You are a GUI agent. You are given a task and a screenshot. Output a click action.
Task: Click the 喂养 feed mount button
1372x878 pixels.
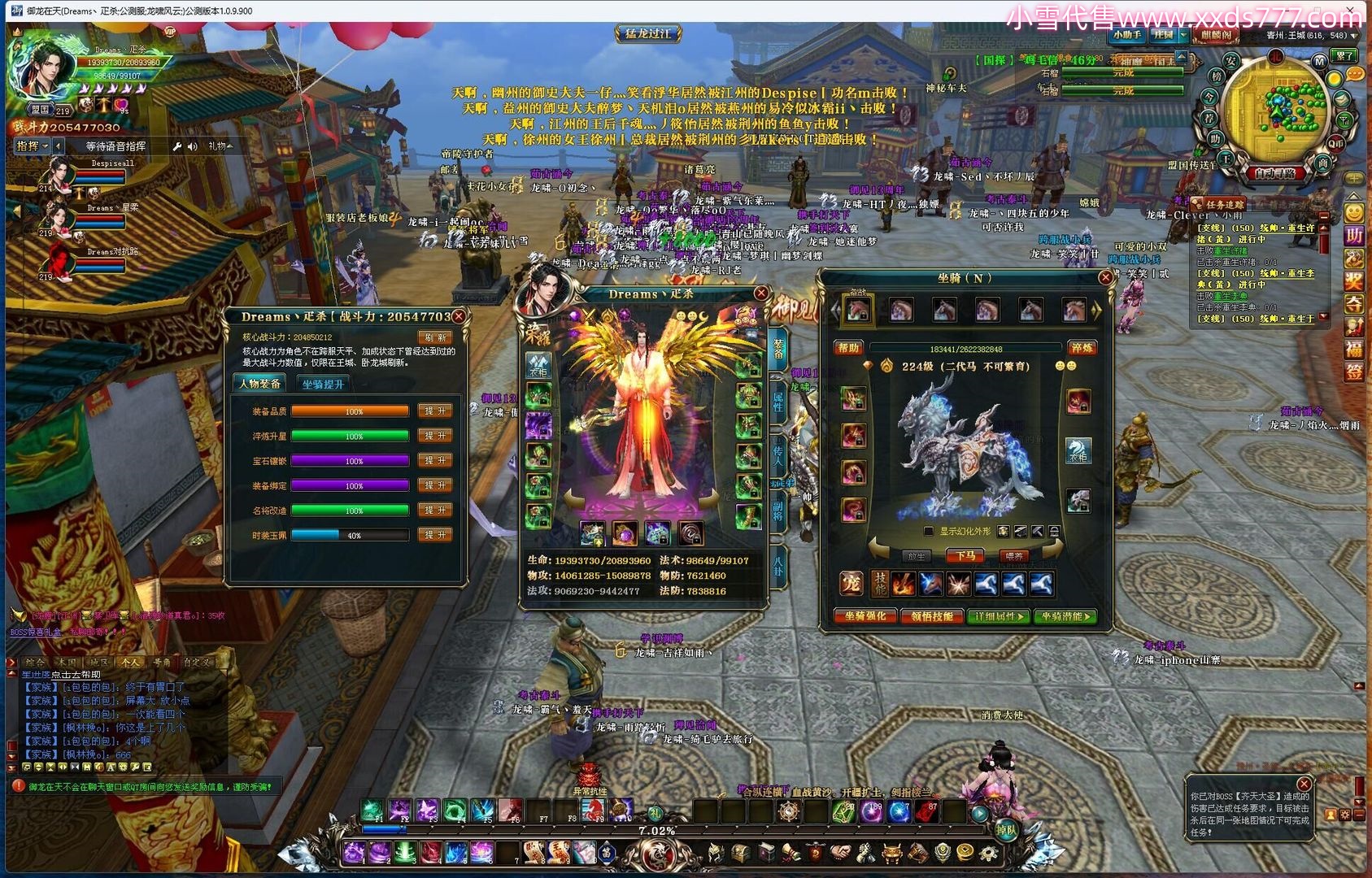[x=1013, y=556]
